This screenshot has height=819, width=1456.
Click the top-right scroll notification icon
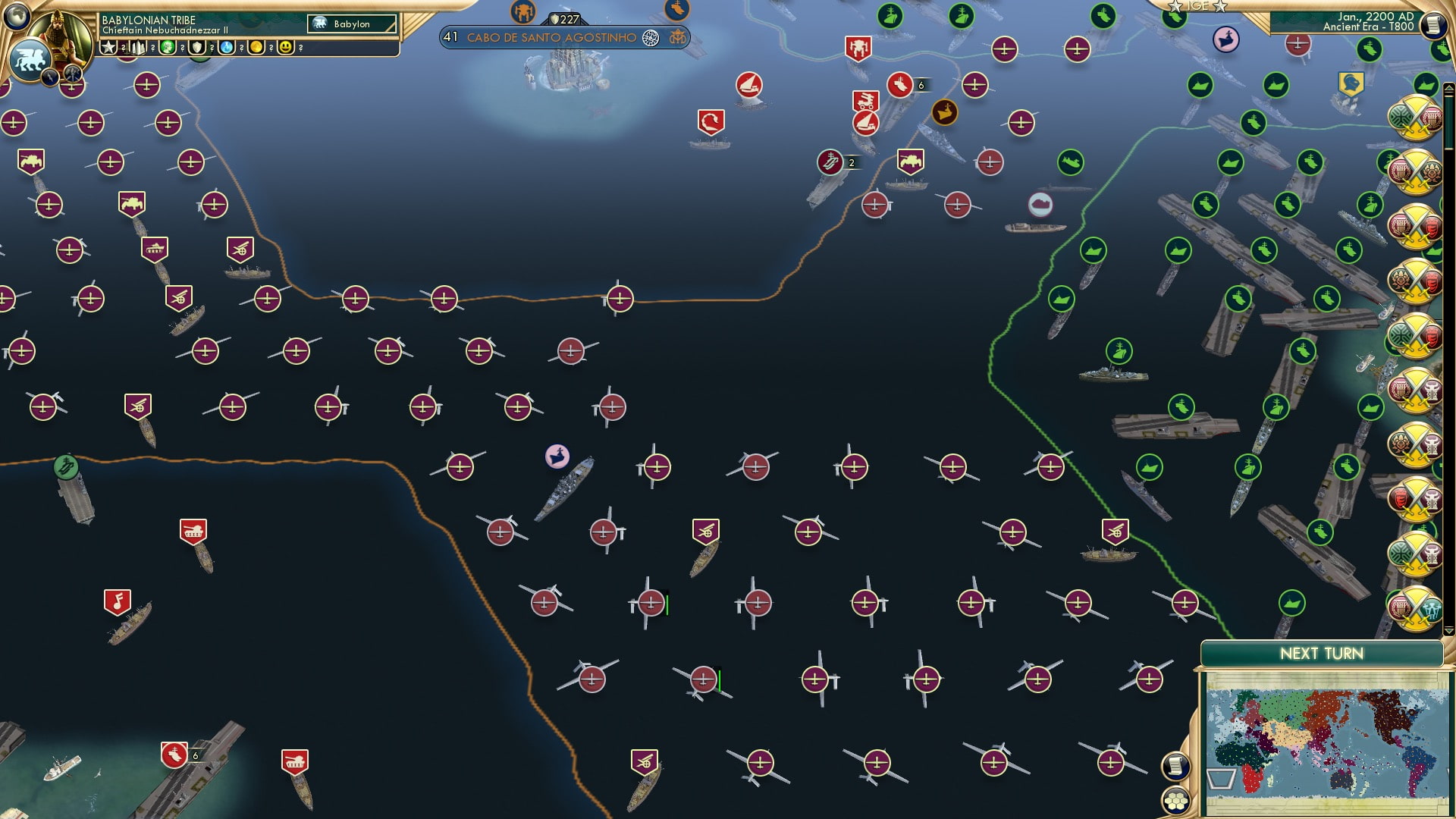(1436, 24)
